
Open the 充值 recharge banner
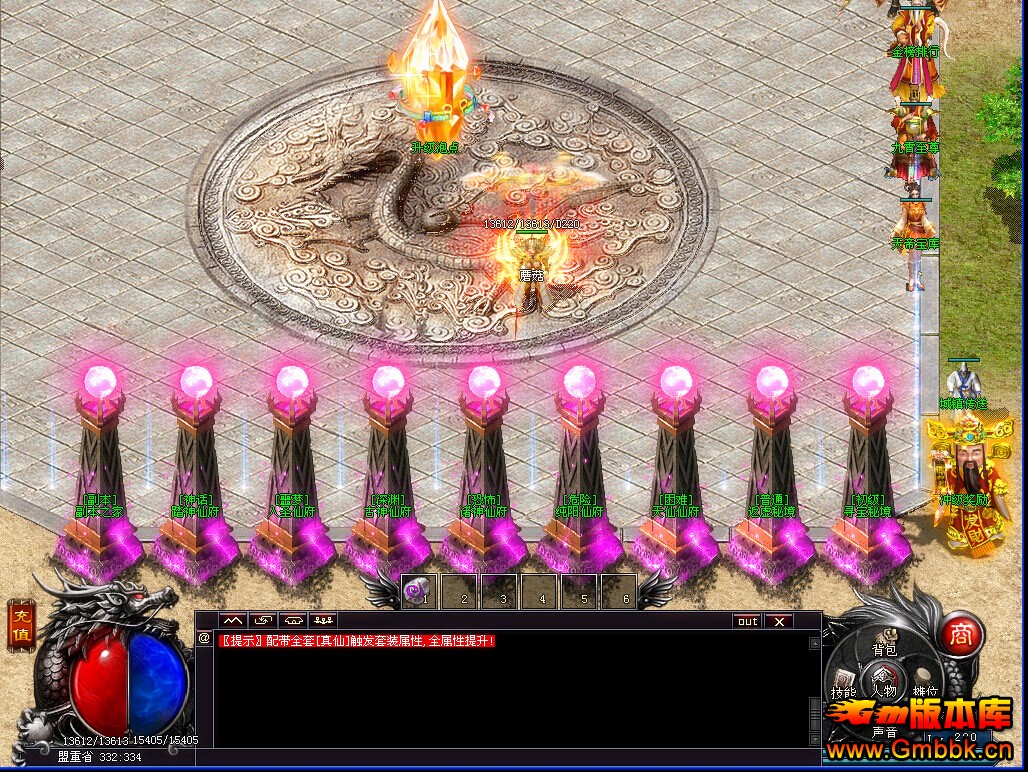click(21, 625)
